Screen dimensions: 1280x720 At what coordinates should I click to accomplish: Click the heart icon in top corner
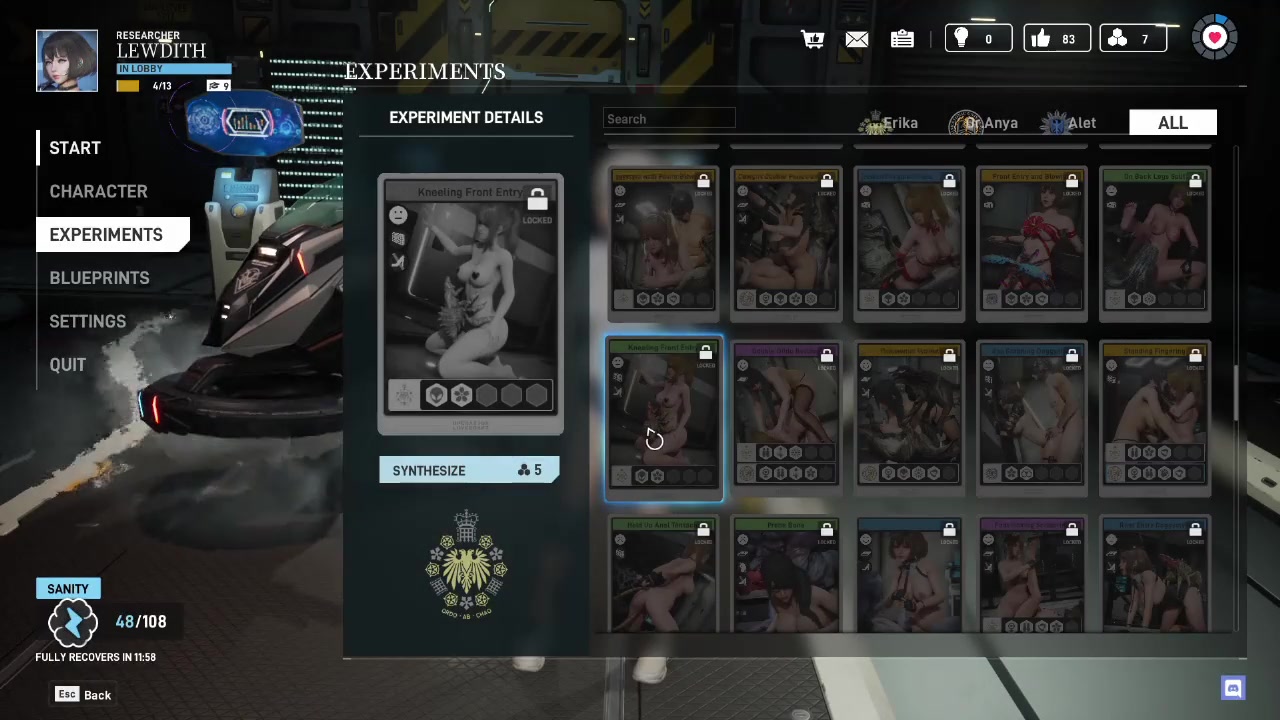click(1214, 38)
